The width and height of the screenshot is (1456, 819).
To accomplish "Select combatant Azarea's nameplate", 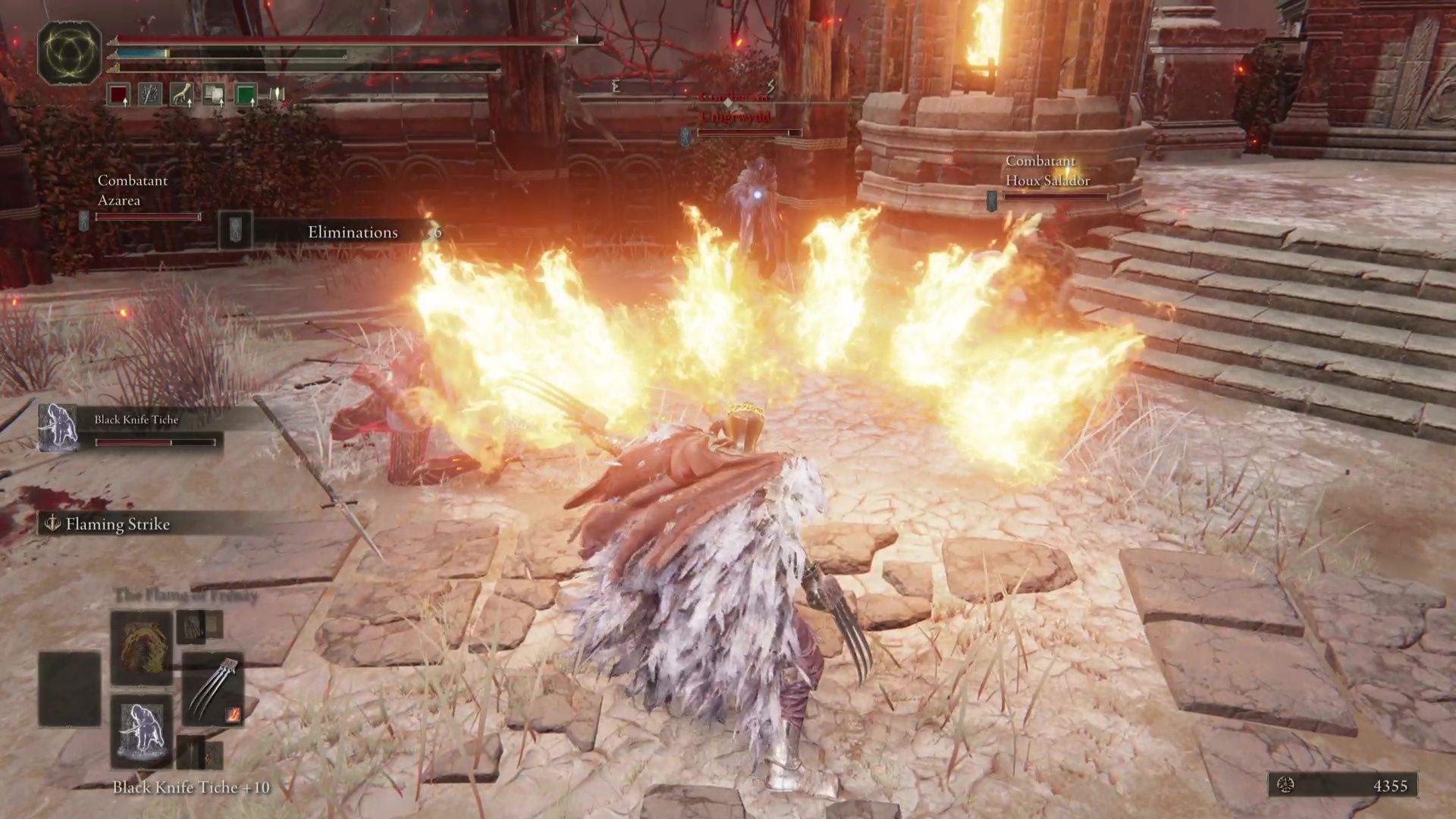I will [x=133, y=191].
